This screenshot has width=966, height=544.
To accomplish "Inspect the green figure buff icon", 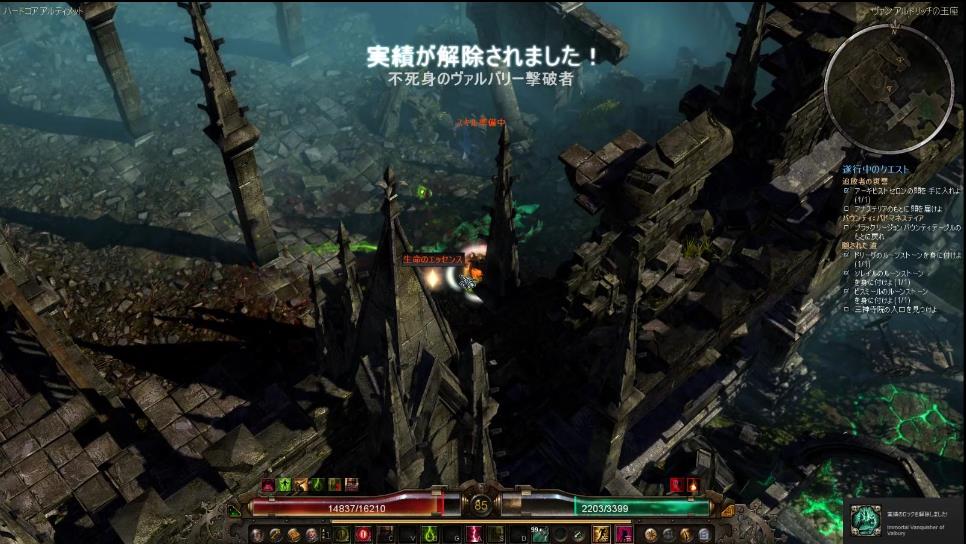I will [x=283, y=485].
